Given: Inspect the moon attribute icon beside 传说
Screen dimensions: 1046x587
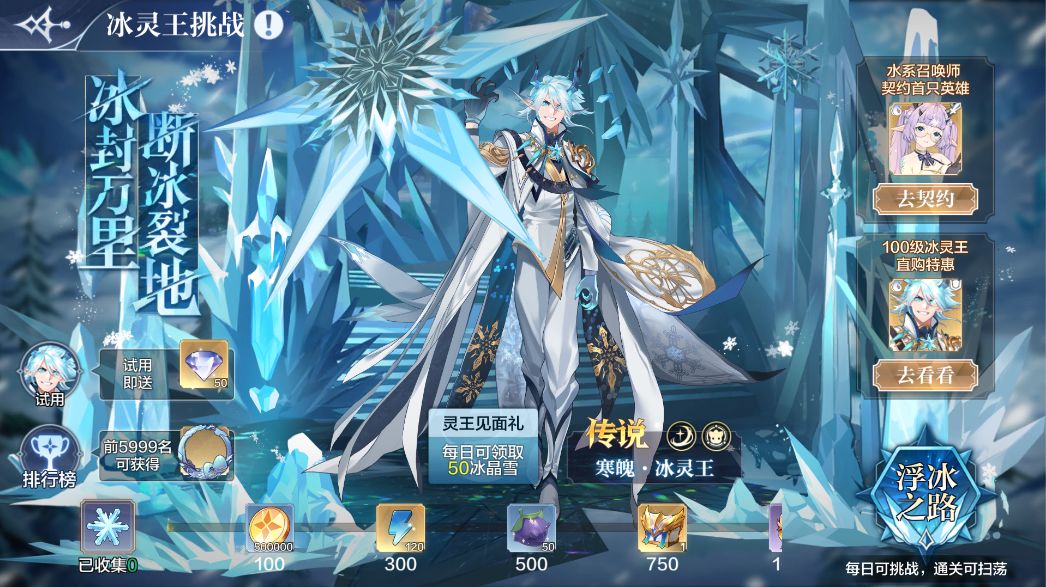Looking at the screenshot, I should pyautogui.click(x=680, y=435).
